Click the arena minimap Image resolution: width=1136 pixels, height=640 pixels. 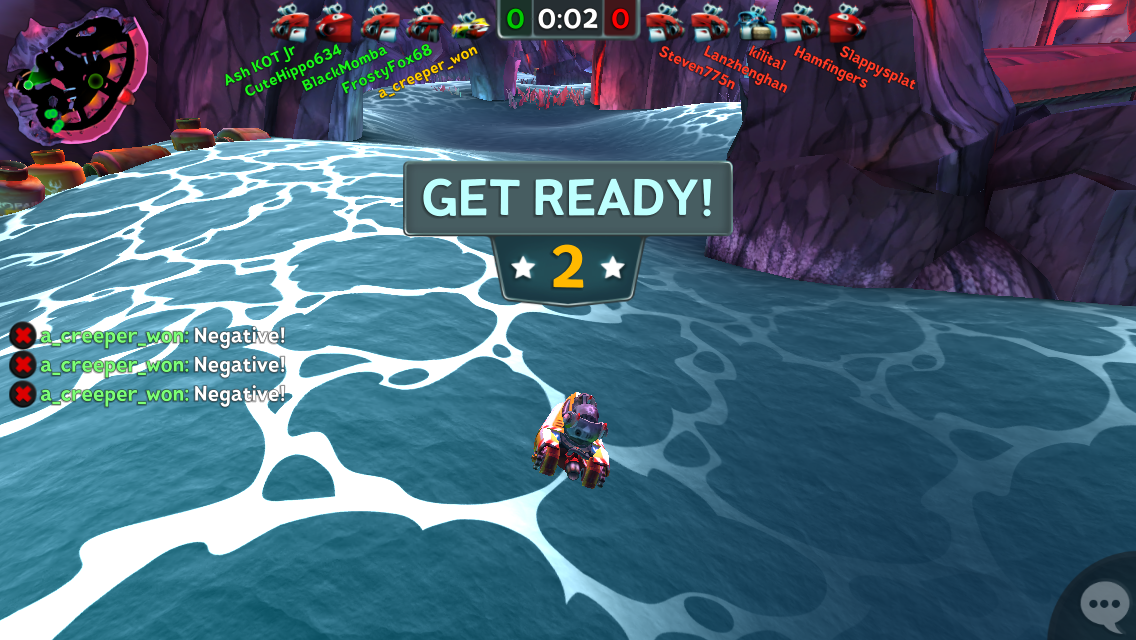pyautogui.click(x=78, y=82)
